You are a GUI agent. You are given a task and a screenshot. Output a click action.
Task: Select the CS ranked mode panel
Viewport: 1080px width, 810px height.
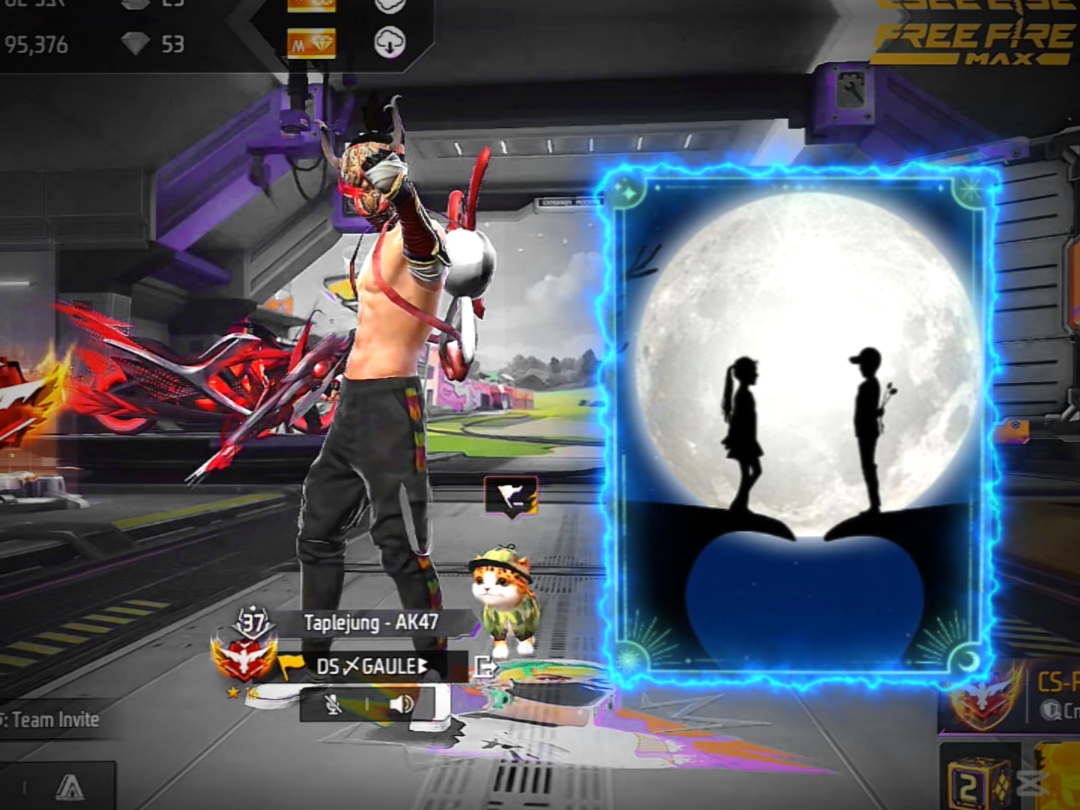pos(1010,695)
